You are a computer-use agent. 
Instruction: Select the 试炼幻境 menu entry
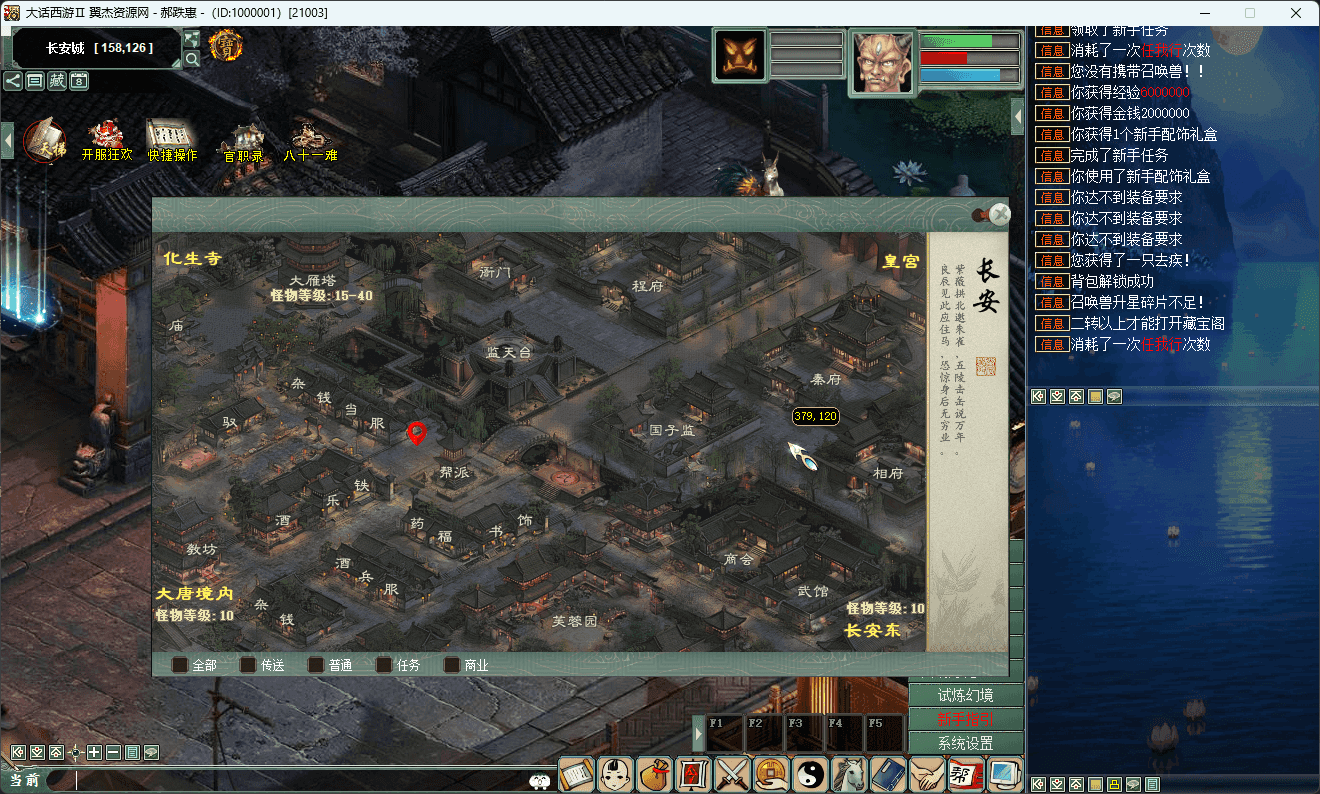pos(965,695)
